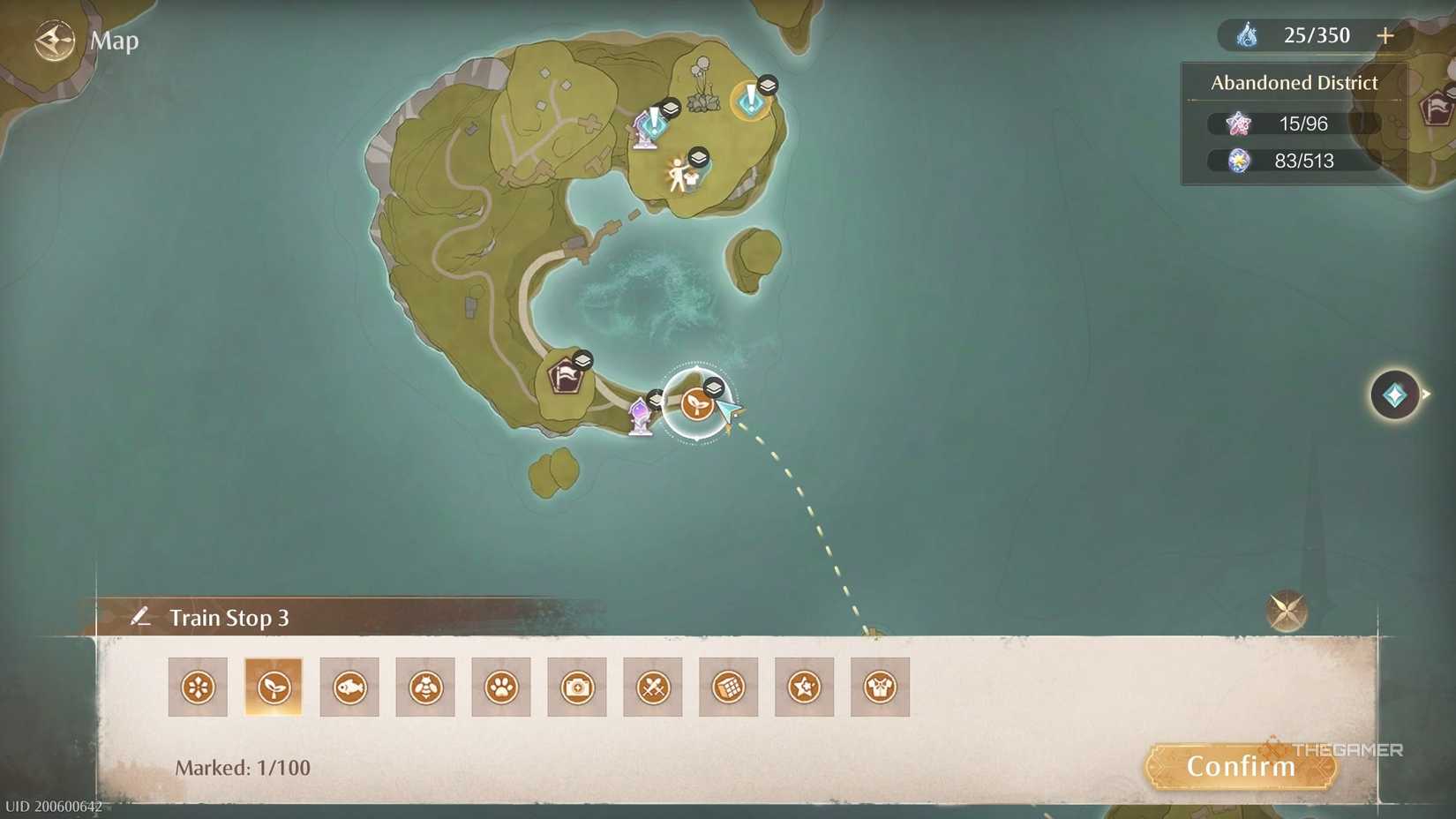Toggle the flower category filter on
Image resolution: width=1456 pixels, height=819 pixels.
198,687
